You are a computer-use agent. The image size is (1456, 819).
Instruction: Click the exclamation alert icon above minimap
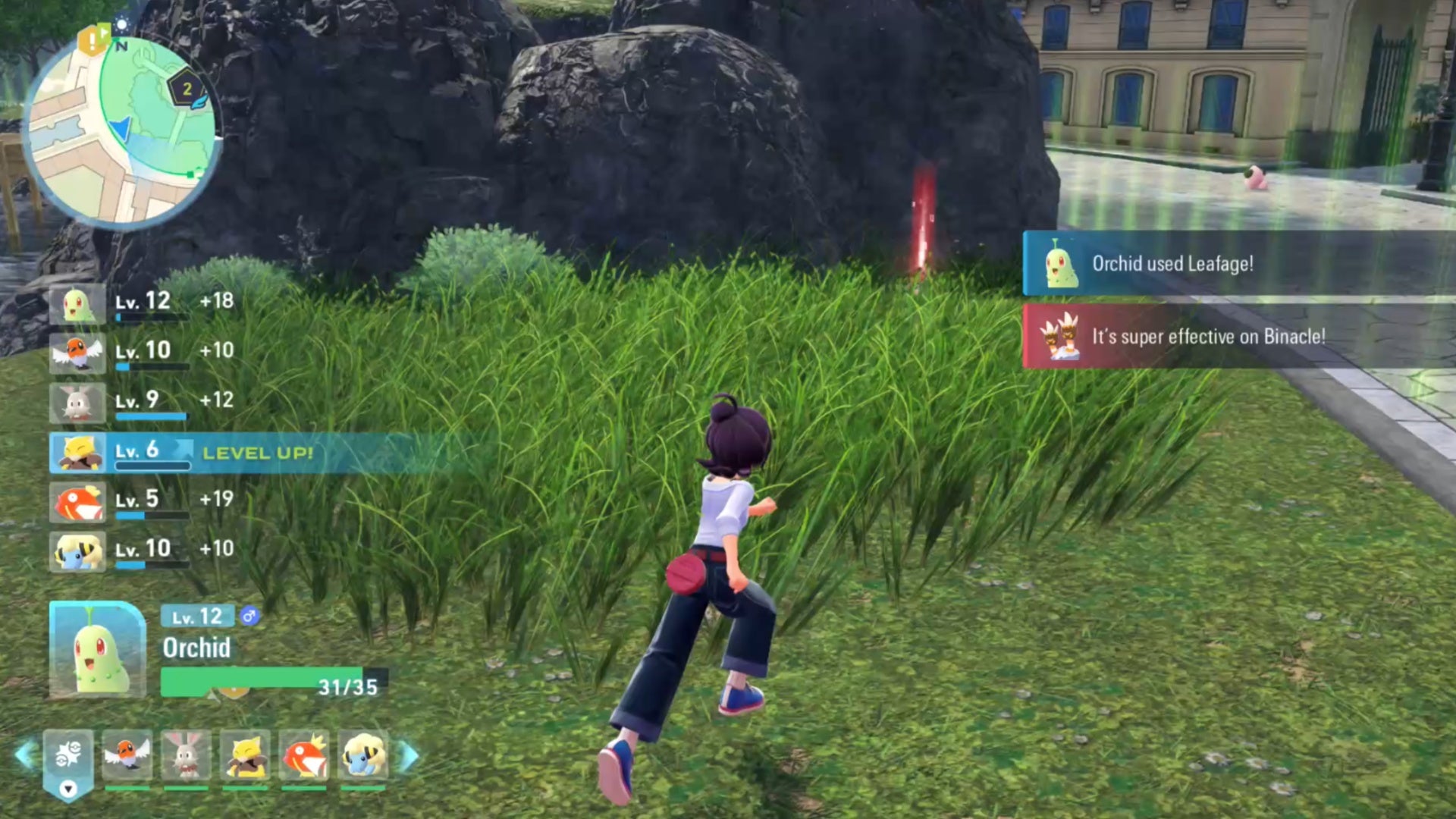coord(93,39)
